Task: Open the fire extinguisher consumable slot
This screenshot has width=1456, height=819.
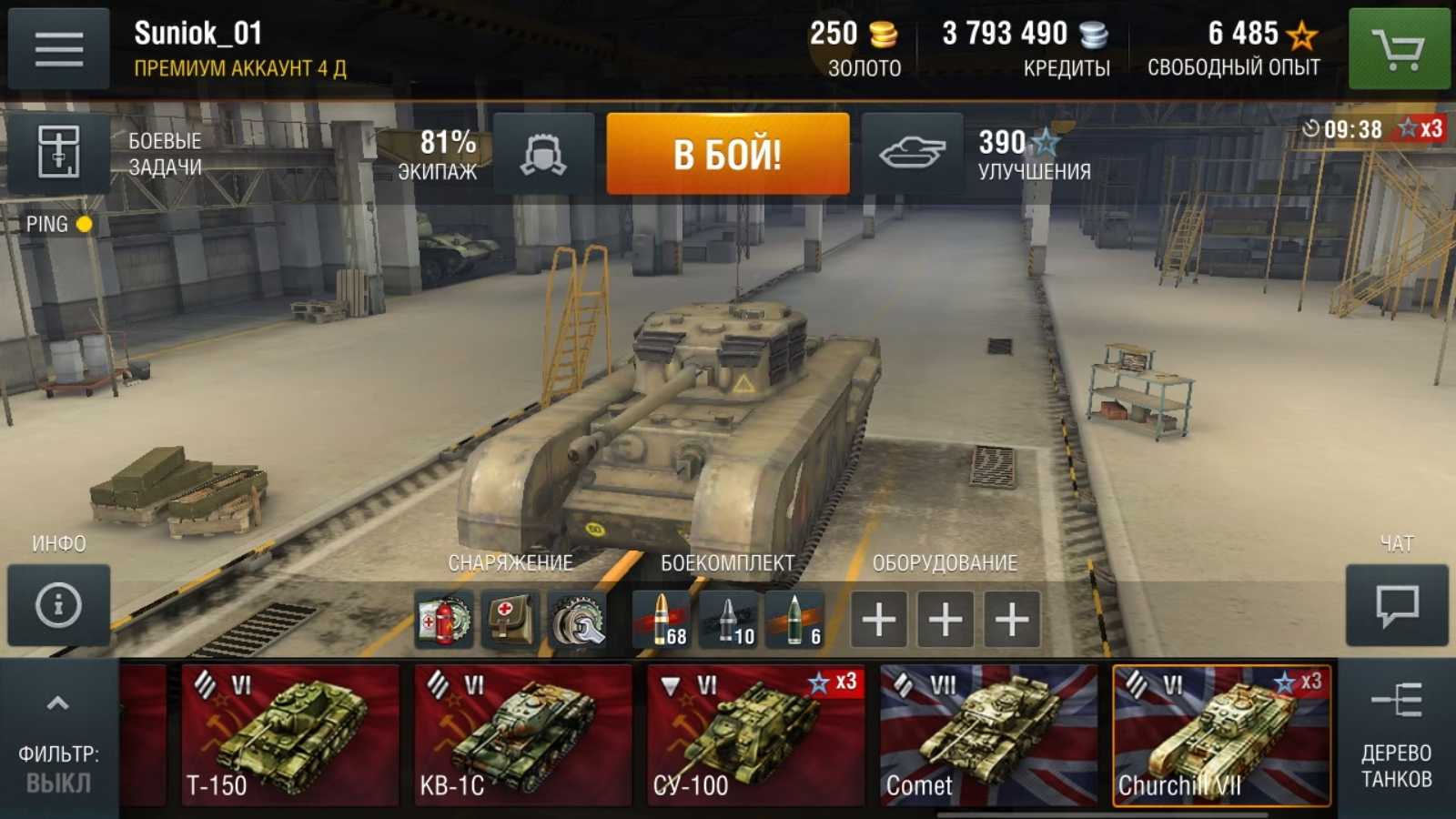Action: coord(444,620)
